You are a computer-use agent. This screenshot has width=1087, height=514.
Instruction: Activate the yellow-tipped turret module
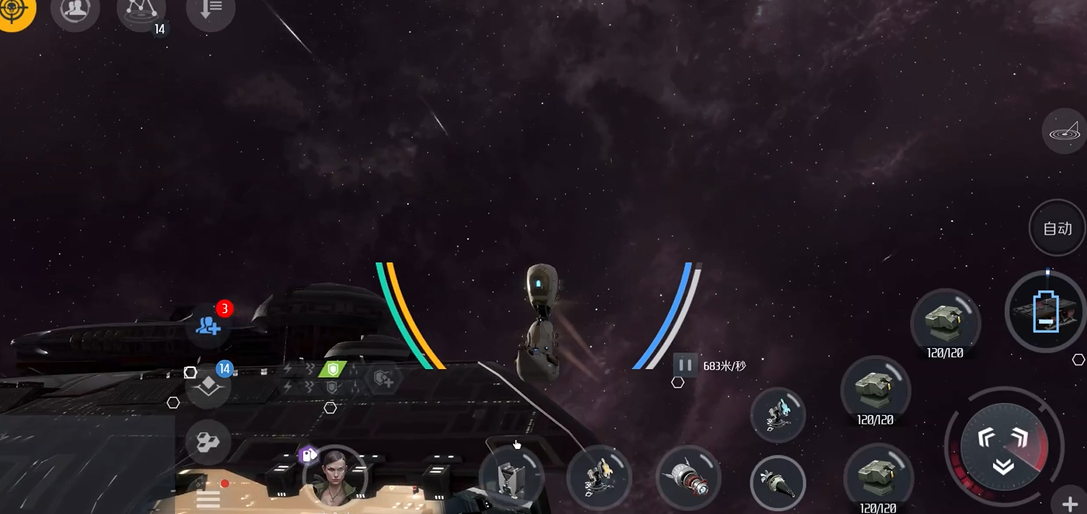(598, 478)
